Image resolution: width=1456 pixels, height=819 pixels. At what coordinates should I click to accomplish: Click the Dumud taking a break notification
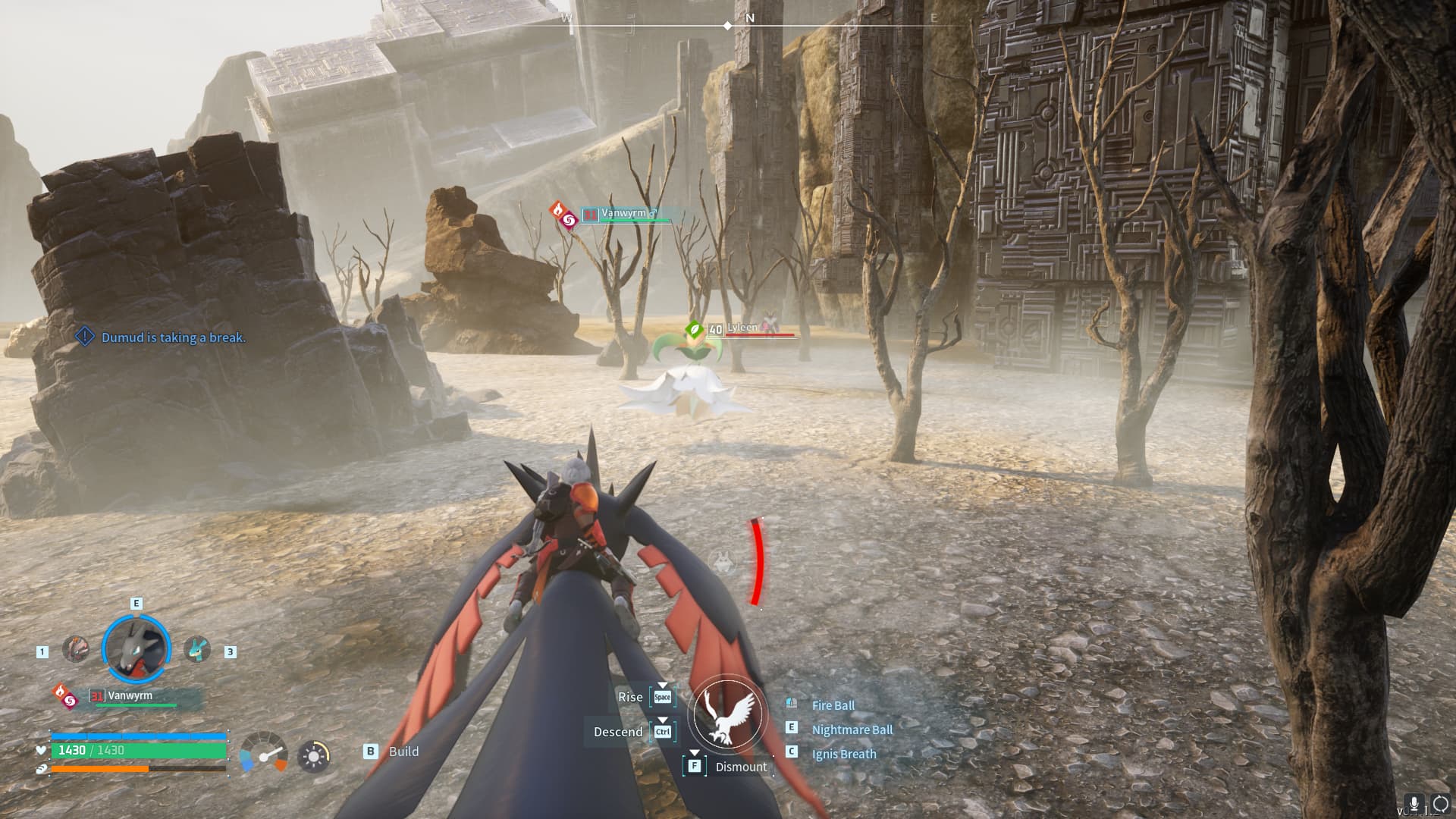(173, 337)
